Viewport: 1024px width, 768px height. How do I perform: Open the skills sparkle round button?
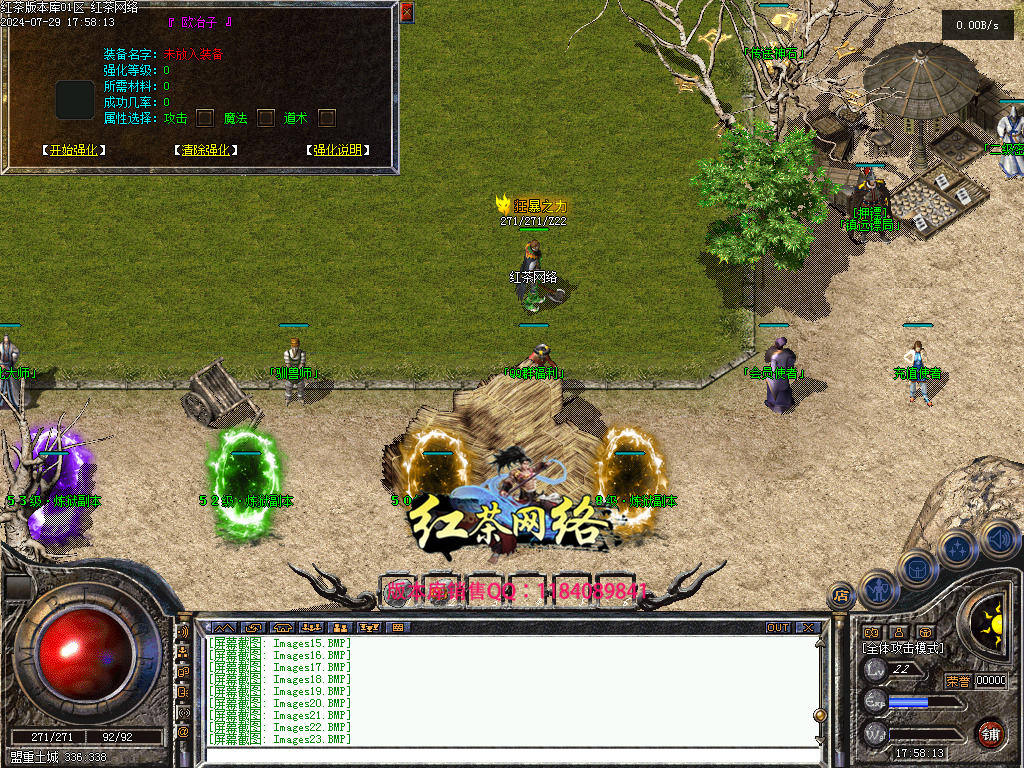(958, 548)
